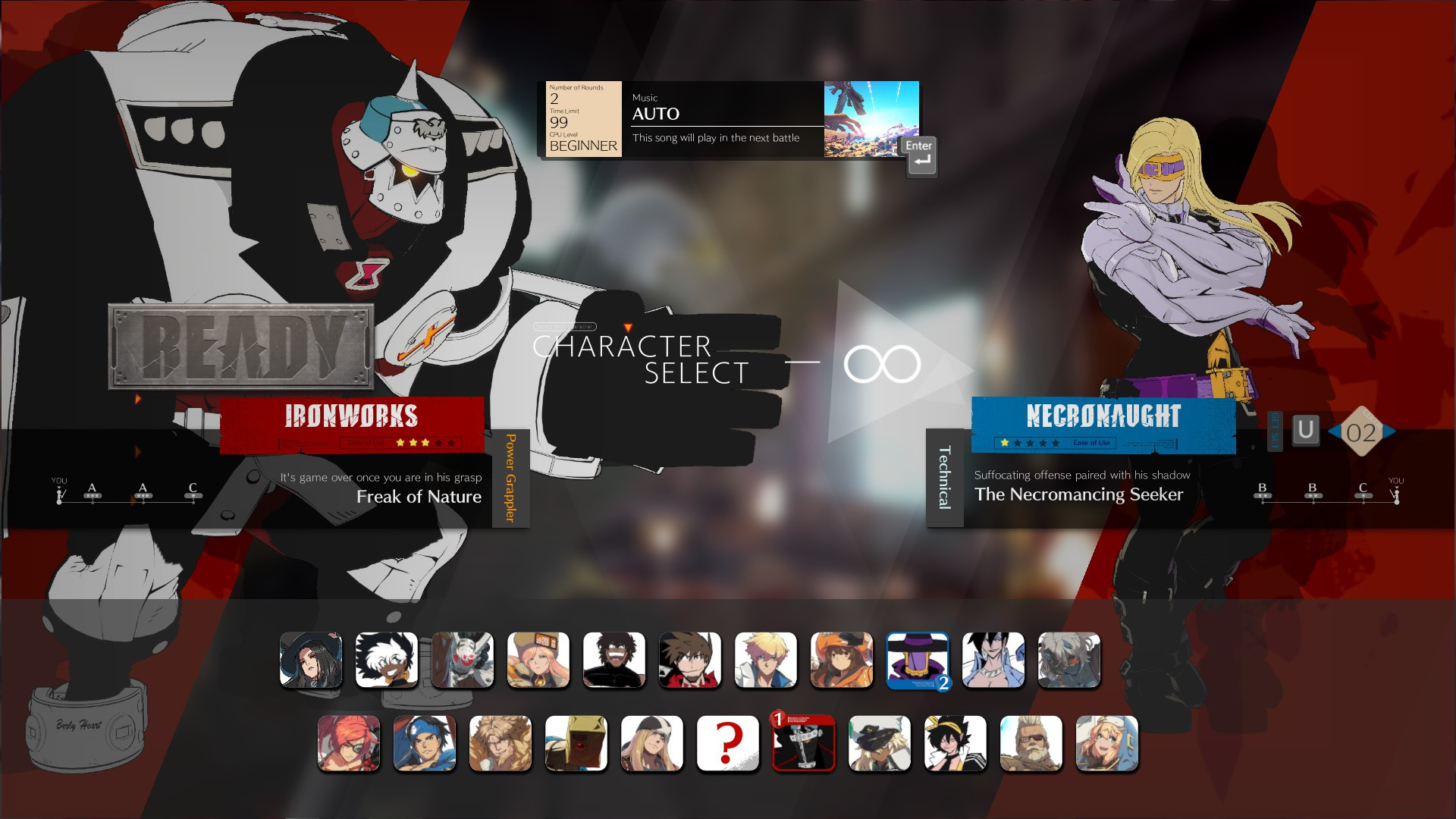Click the U key icon near NECRONAUGHT panel
The width and height of the screenshot is (1456, 819).
pos(1306,430)
